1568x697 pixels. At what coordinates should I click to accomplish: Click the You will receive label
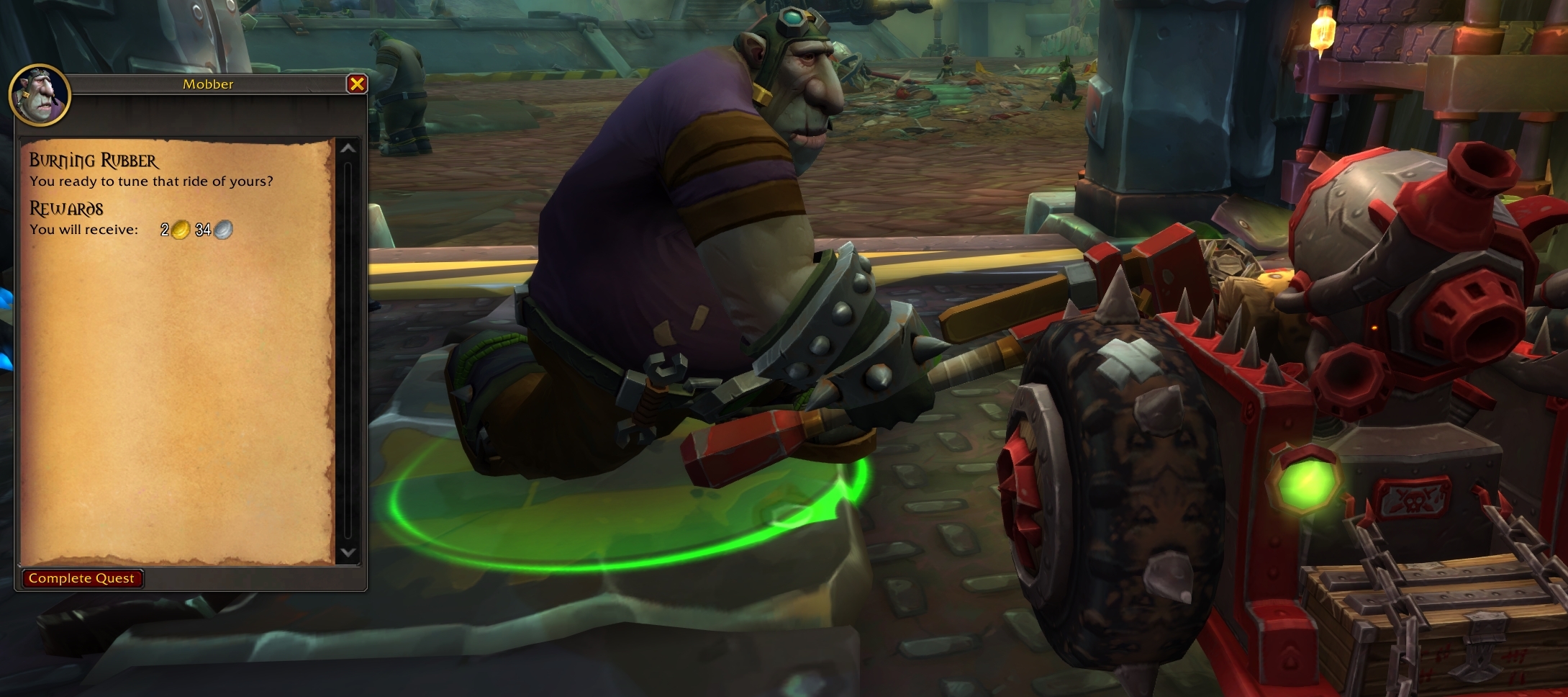tap(83, 231)
